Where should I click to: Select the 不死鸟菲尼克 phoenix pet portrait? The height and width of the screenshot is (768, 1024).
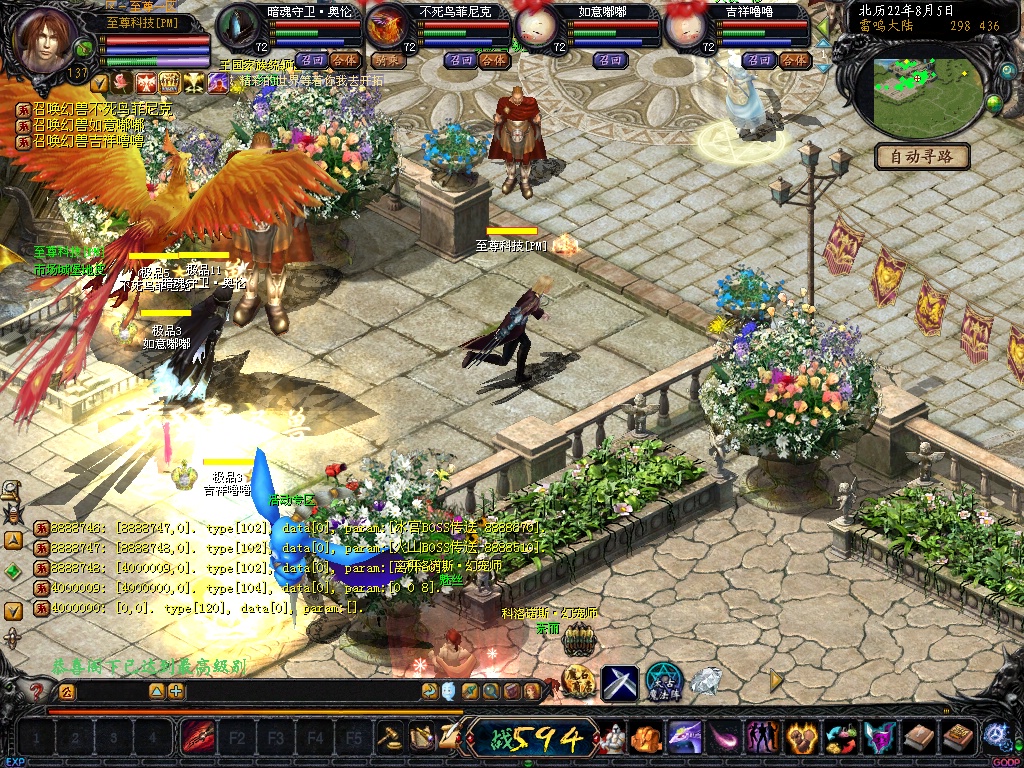point(391,27)
